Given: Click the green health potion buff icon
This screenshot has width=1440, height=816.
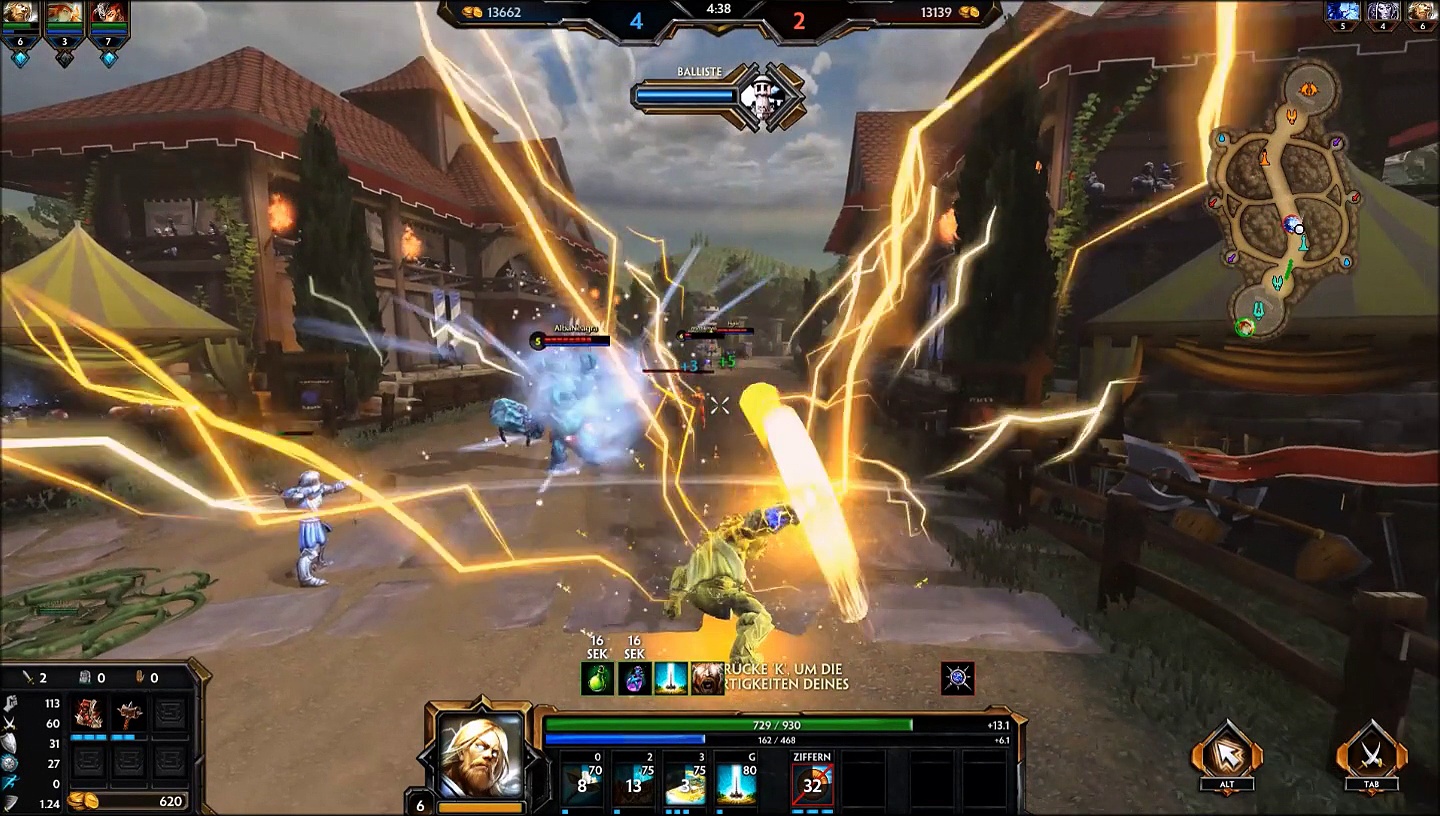Looking at the screenshot, I should click(x=597, y=679).
